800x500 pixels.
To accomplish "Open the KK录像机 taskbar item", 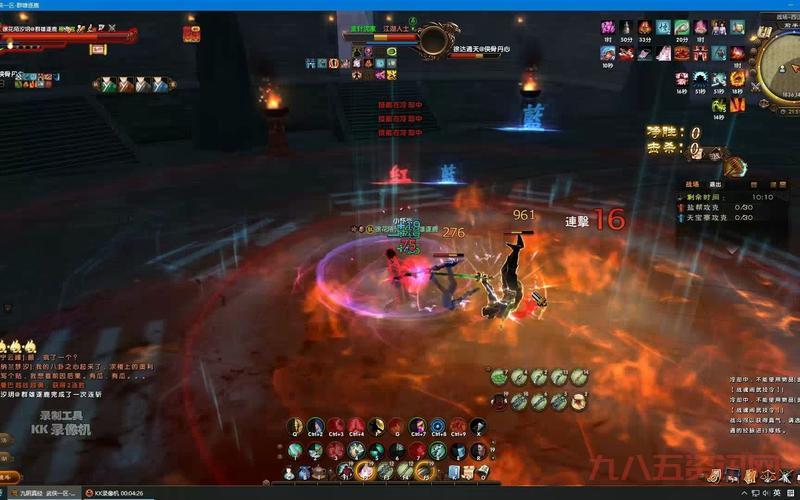I will (x=113, y=493).
